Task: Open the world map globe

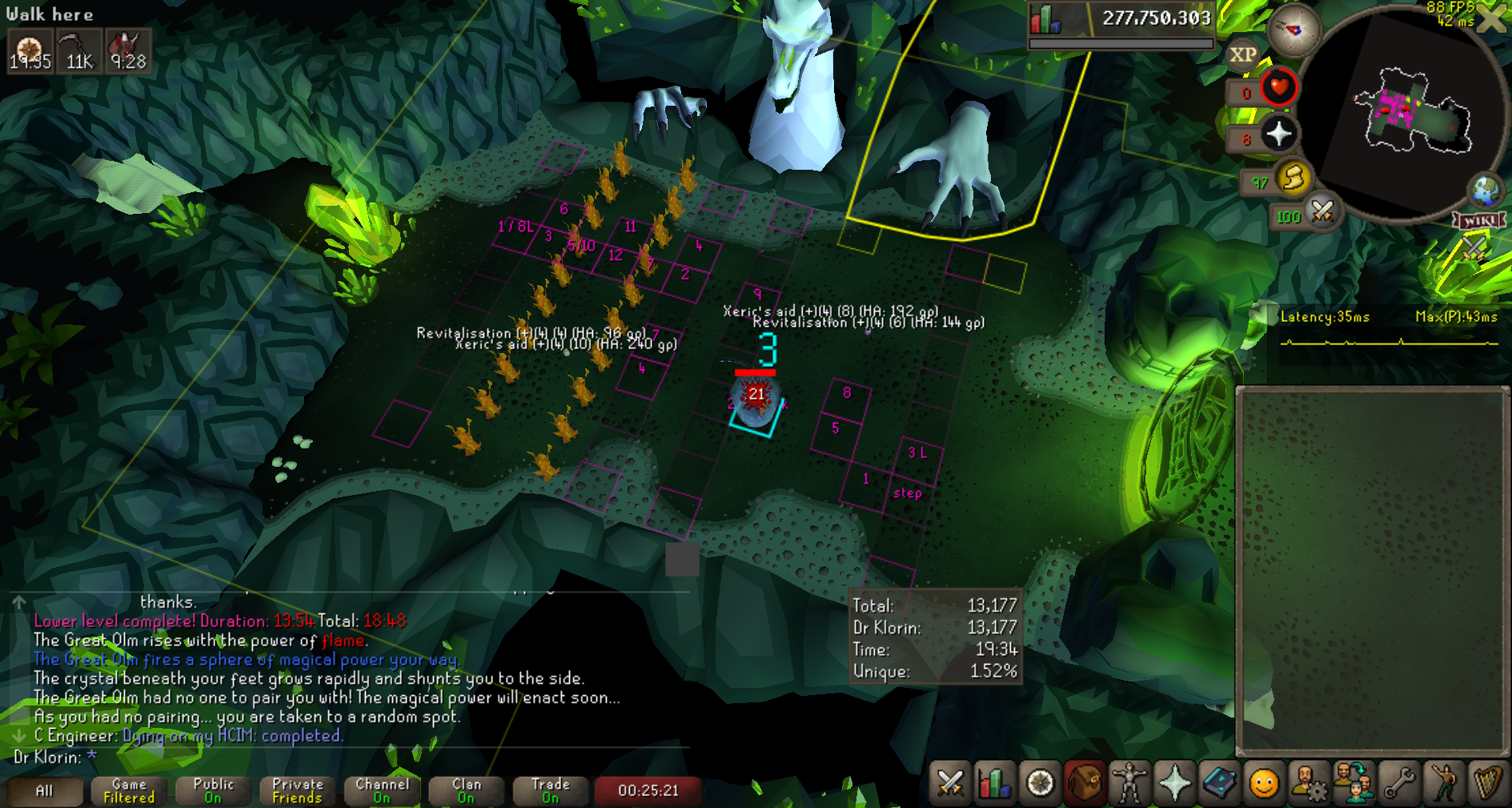Action: [x=1486, y=190]
